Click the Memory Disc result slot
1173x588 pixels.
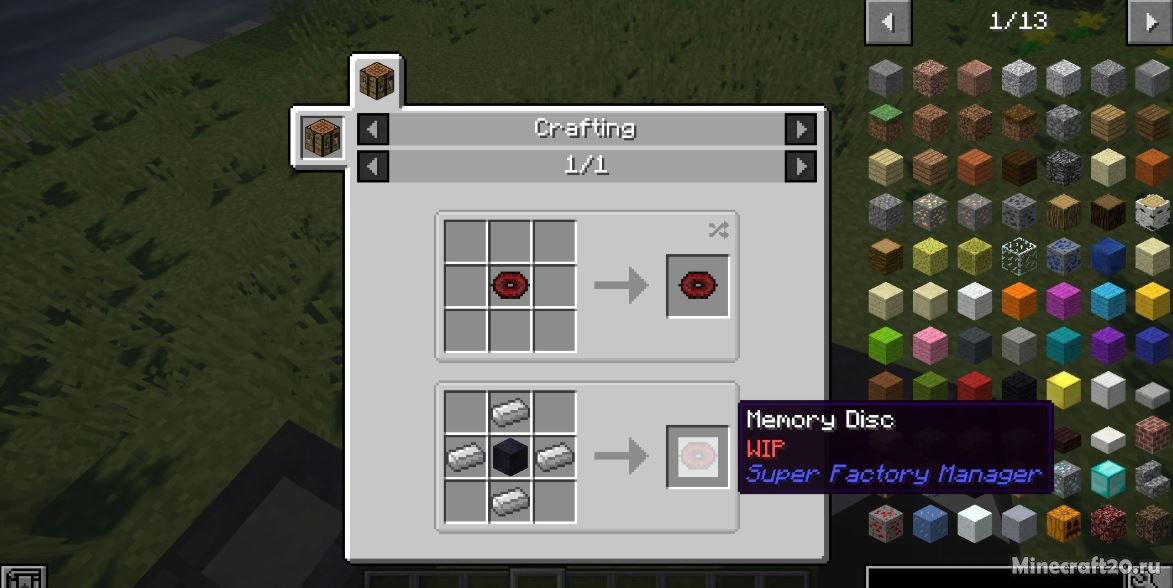click(x=698, y=457)
